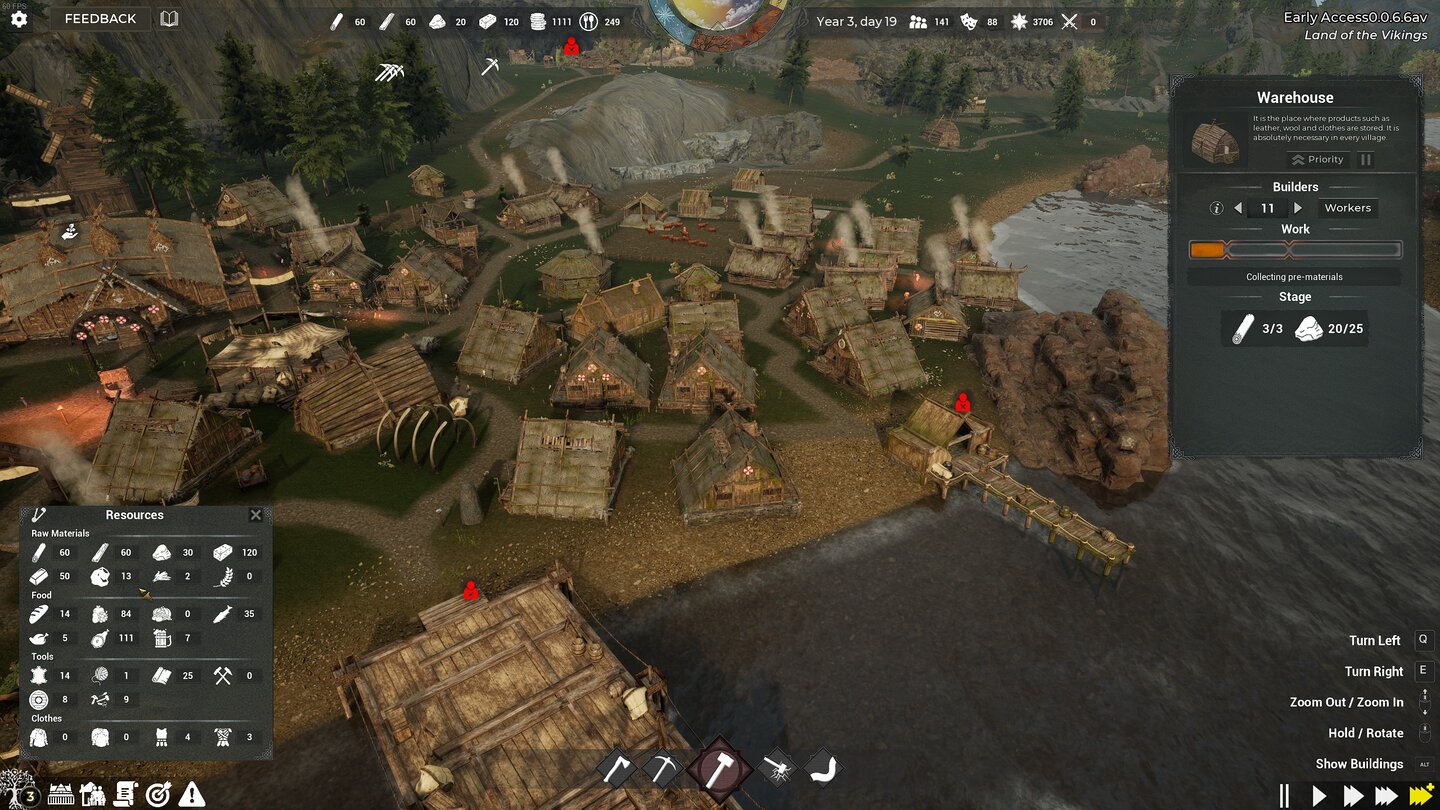Switch to the Workers tab
Screen dimensions: 1440x810
[1348, 207]
